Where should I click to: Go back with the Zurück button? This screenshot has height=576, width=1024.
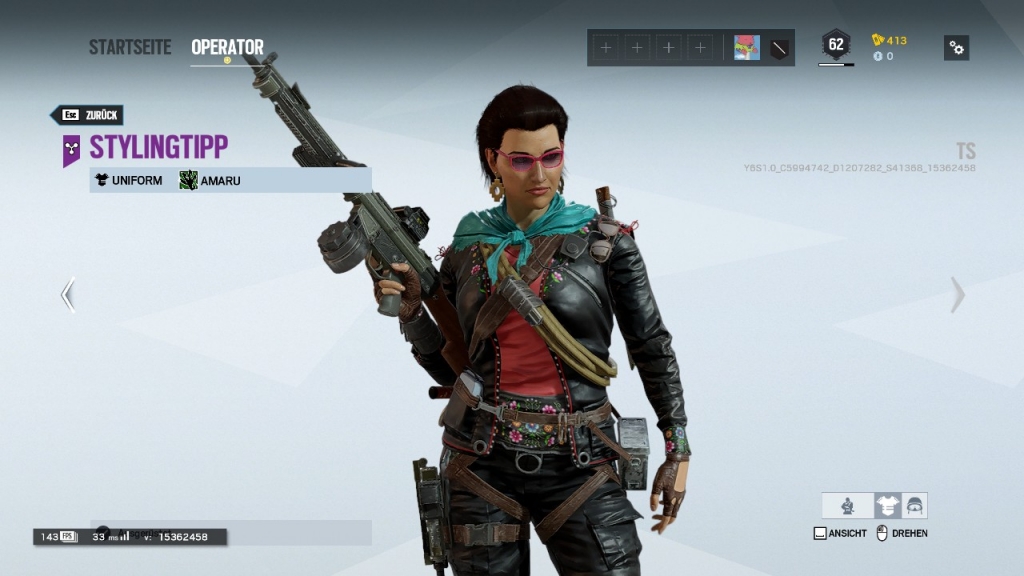tap(87, 115)
